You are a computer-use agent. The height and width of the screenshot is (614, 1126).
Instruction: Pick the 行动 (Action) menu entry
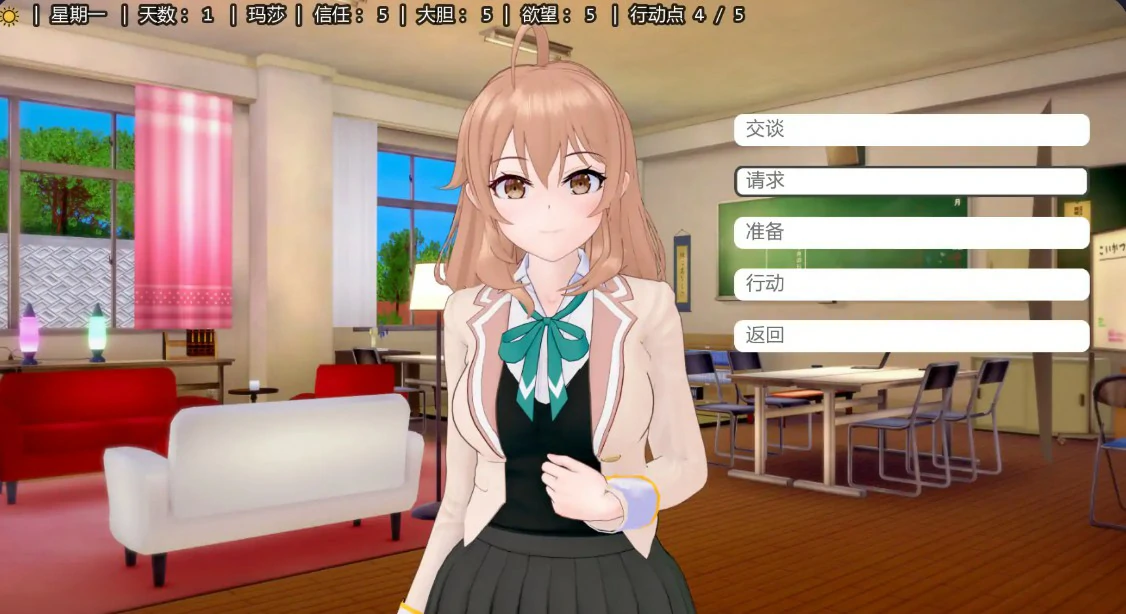click(x=911, y=284)
